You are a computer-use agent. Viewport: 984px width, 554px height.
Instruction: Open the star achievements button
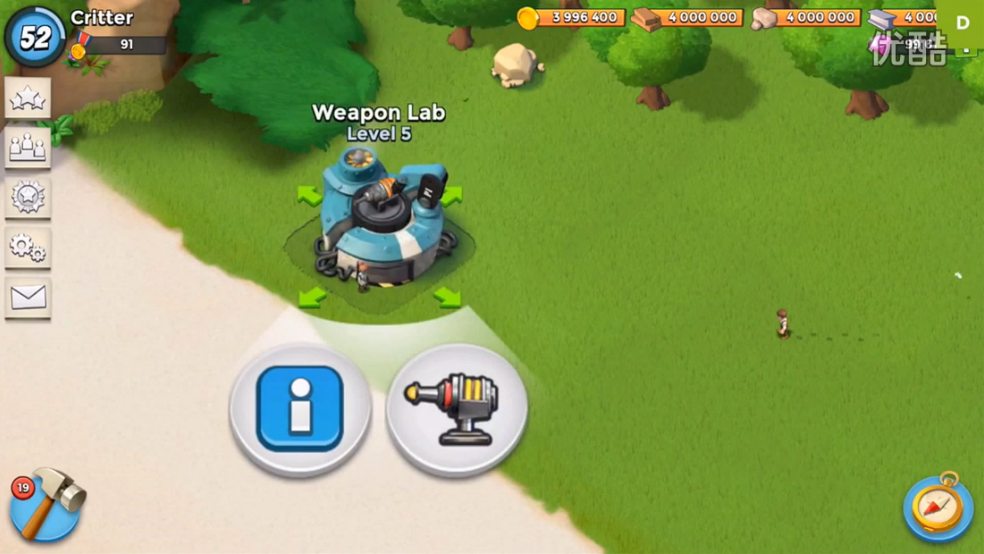(x=27, y=98)
